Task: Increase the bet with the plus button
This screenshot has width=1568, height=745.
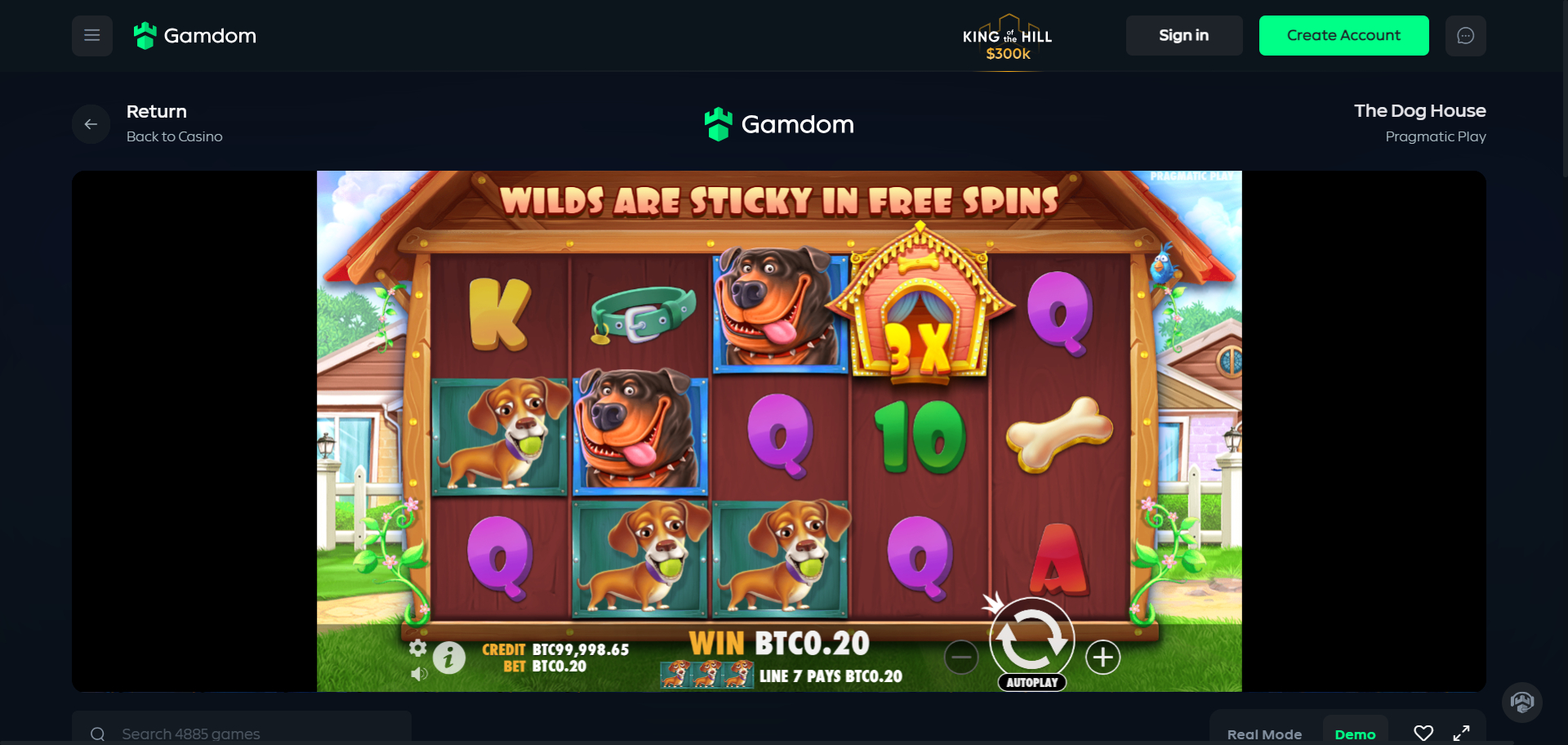Action: pos(1103,657)
